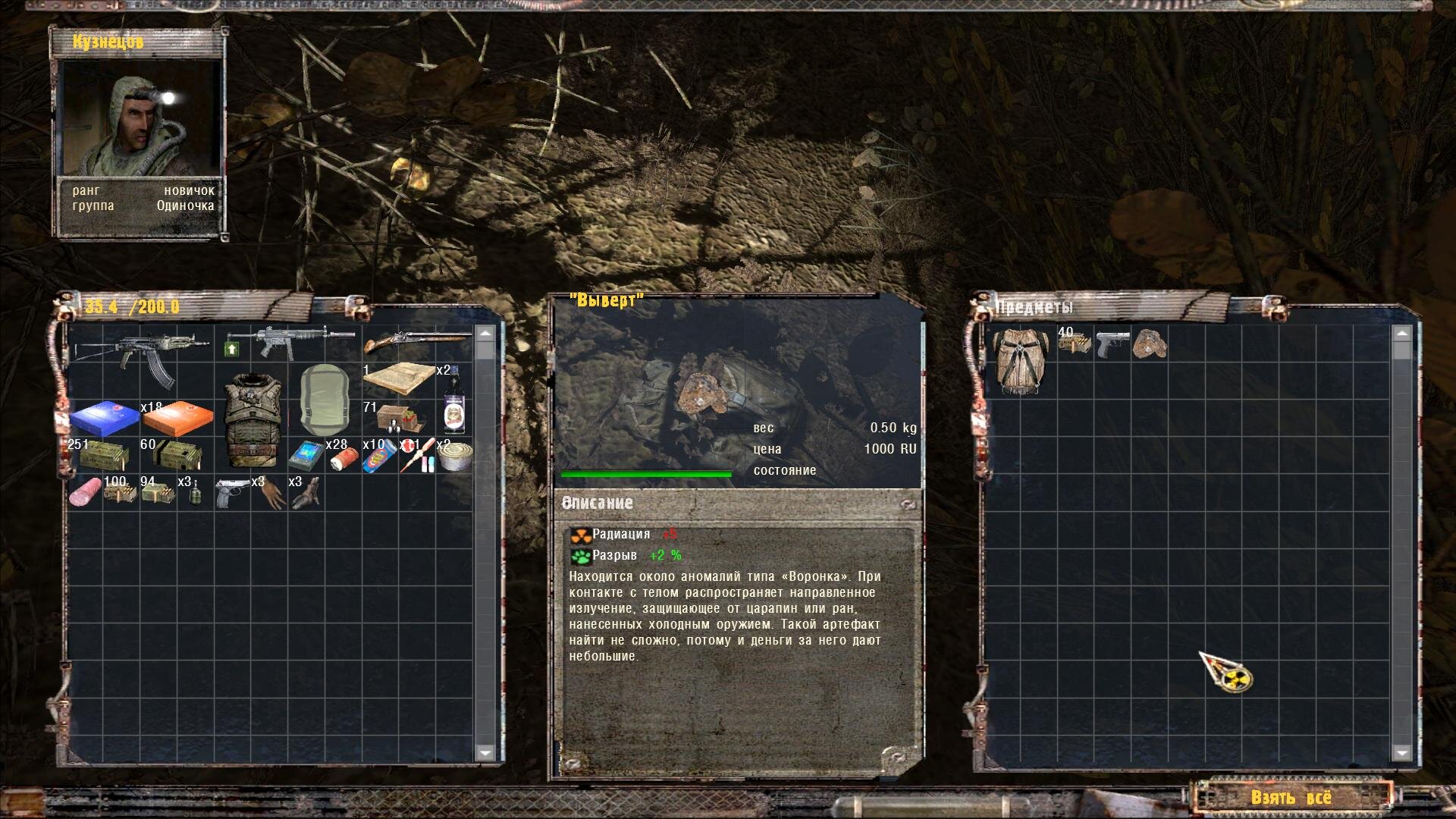Take the 40-round ammo box from loot
The width and height of the screenshot is (1456, 819).
[1075, 344]
